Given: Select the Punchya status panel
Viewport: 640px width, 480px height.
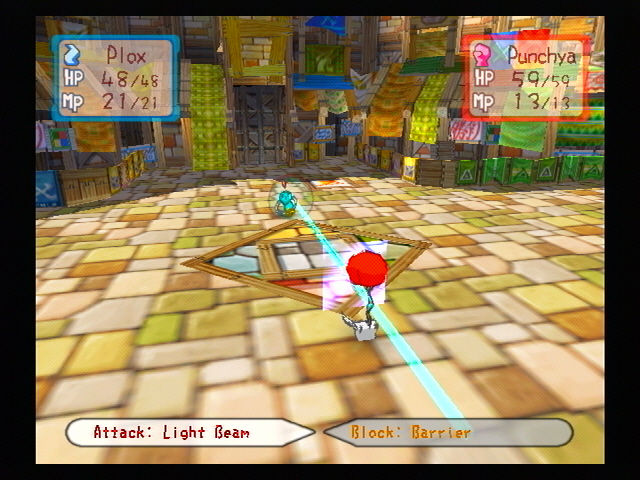Looking at the screenshot, I should 523,77.
